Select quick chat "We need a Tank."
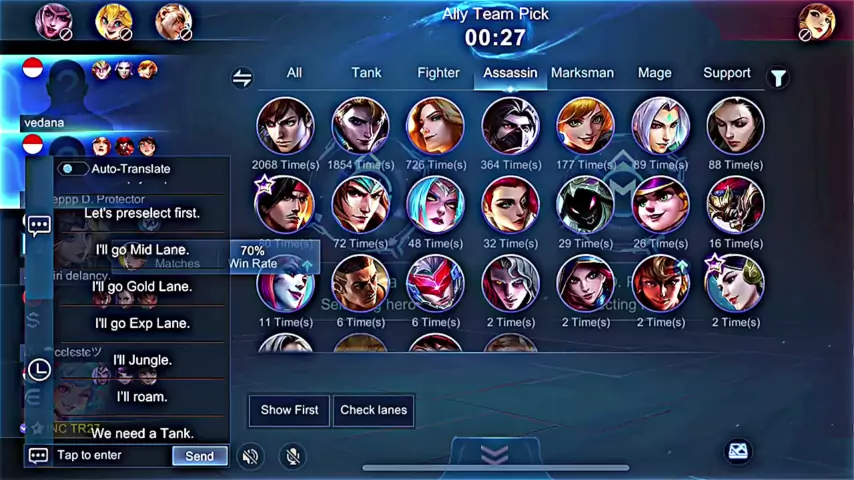 [x=142, y=434]
